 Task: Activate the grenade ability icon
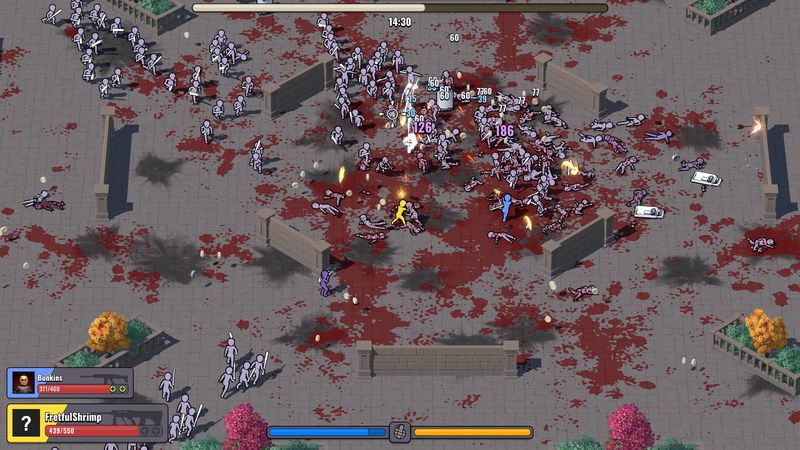[400, 432]
